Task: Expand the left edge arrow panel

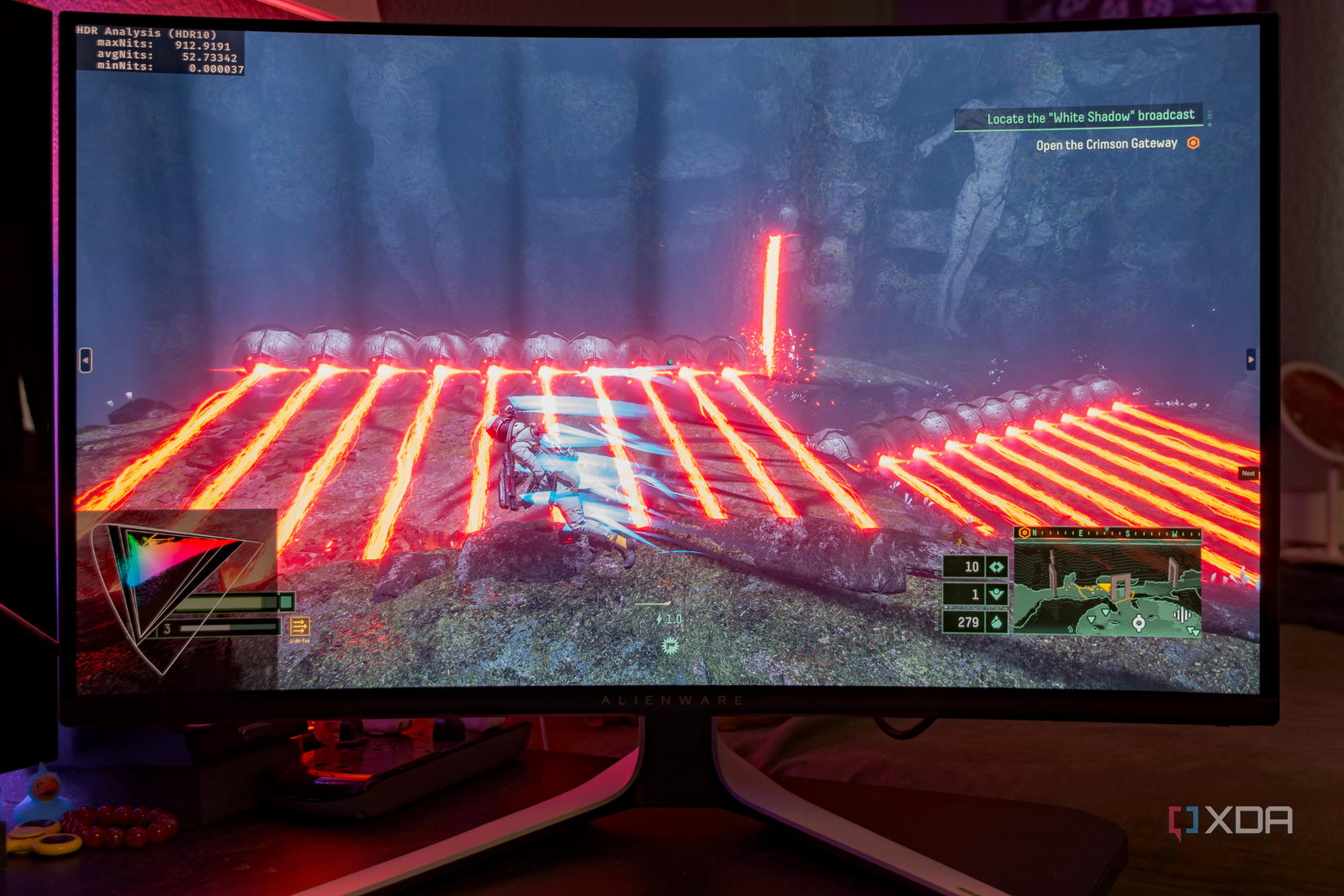Action: coord(86,358)
